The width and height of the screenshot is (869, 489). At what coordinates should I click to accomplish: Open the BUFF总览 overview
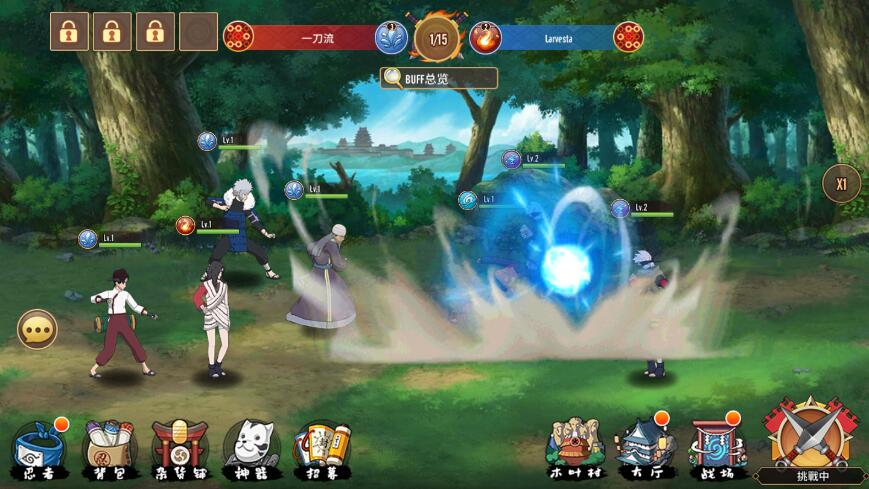438,78
